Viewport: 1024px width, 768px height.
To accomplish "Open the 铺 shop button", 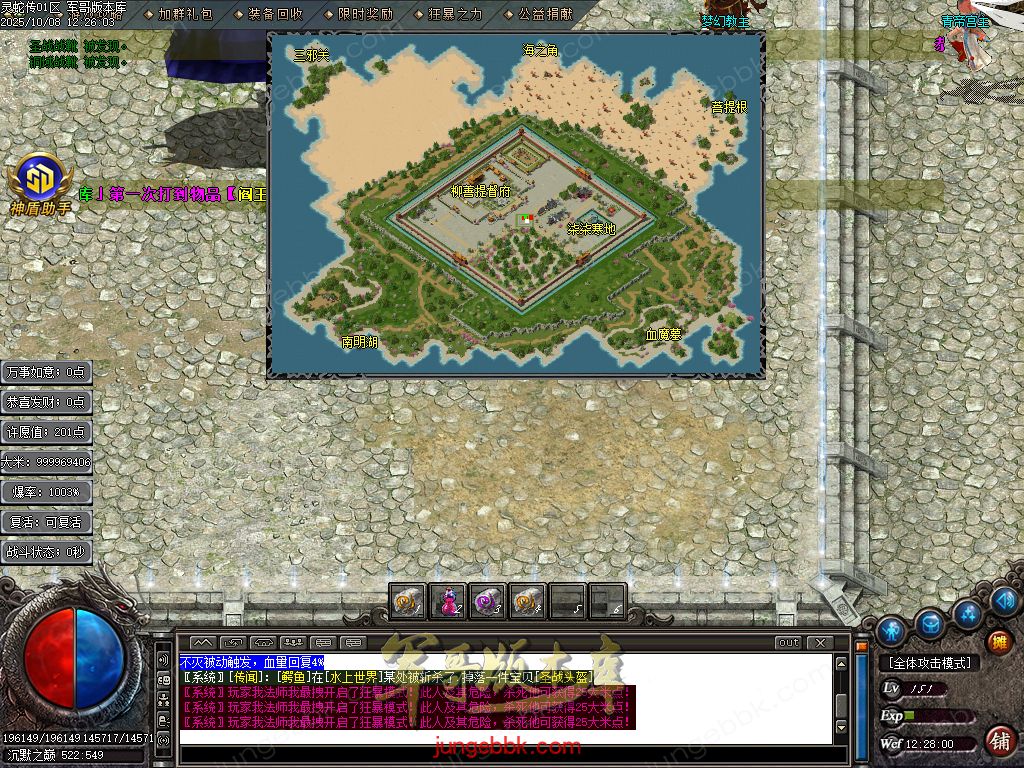I will [998, 741].
